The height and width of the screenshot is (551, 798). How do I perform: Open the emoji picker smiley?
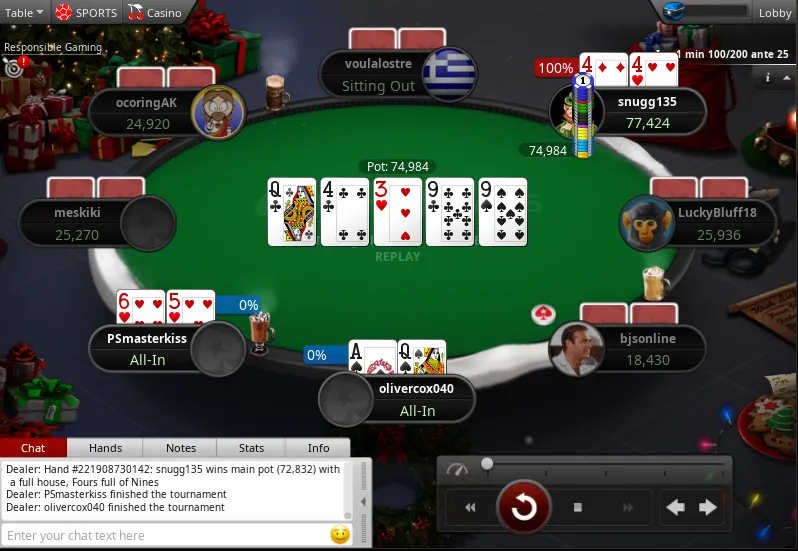(340, 535)
